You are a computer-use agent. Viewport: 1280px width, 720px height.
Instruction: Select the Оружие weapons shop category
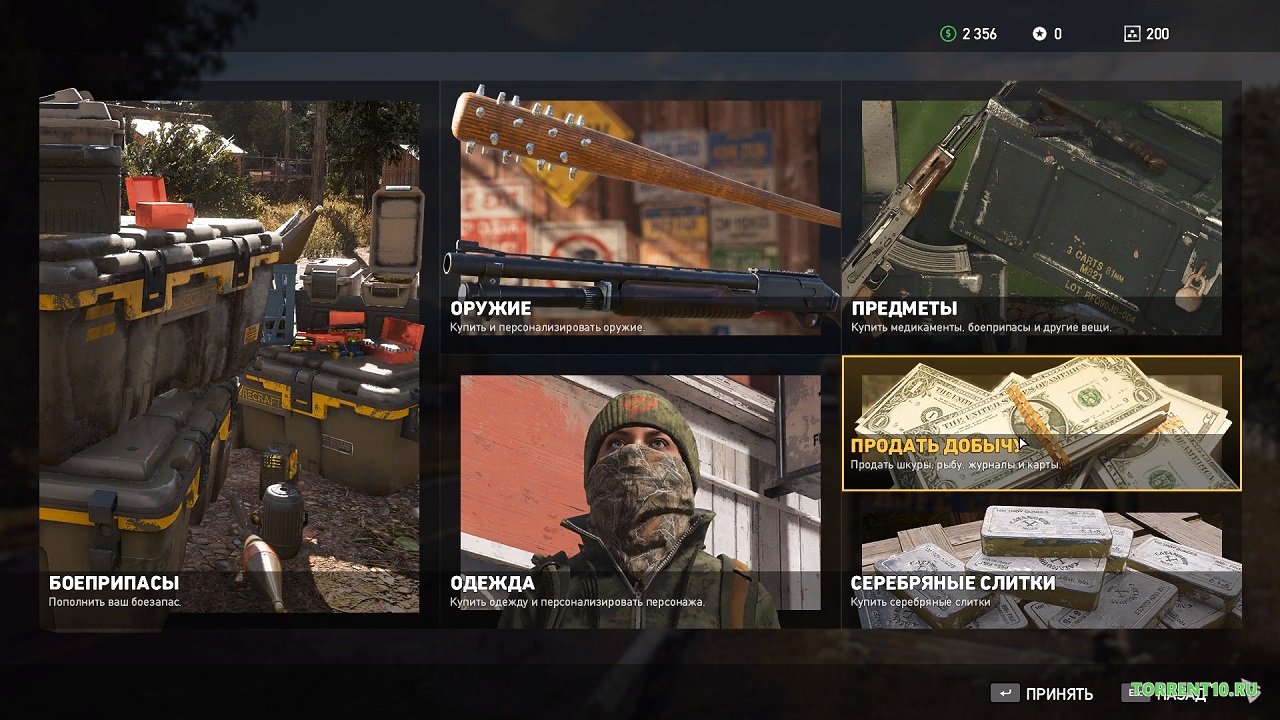pos(640,217)
